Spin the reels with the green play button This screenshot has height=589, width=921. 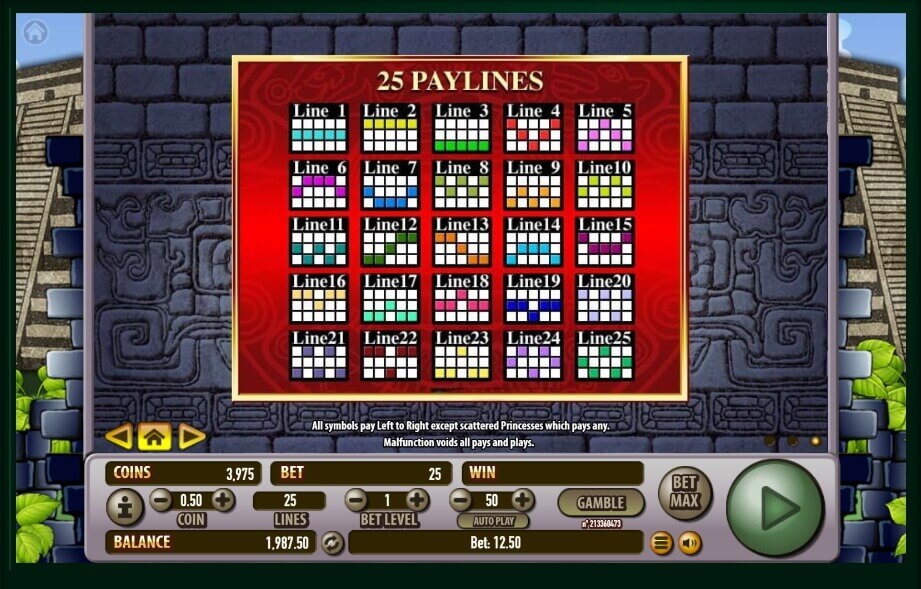pos(776,509)
